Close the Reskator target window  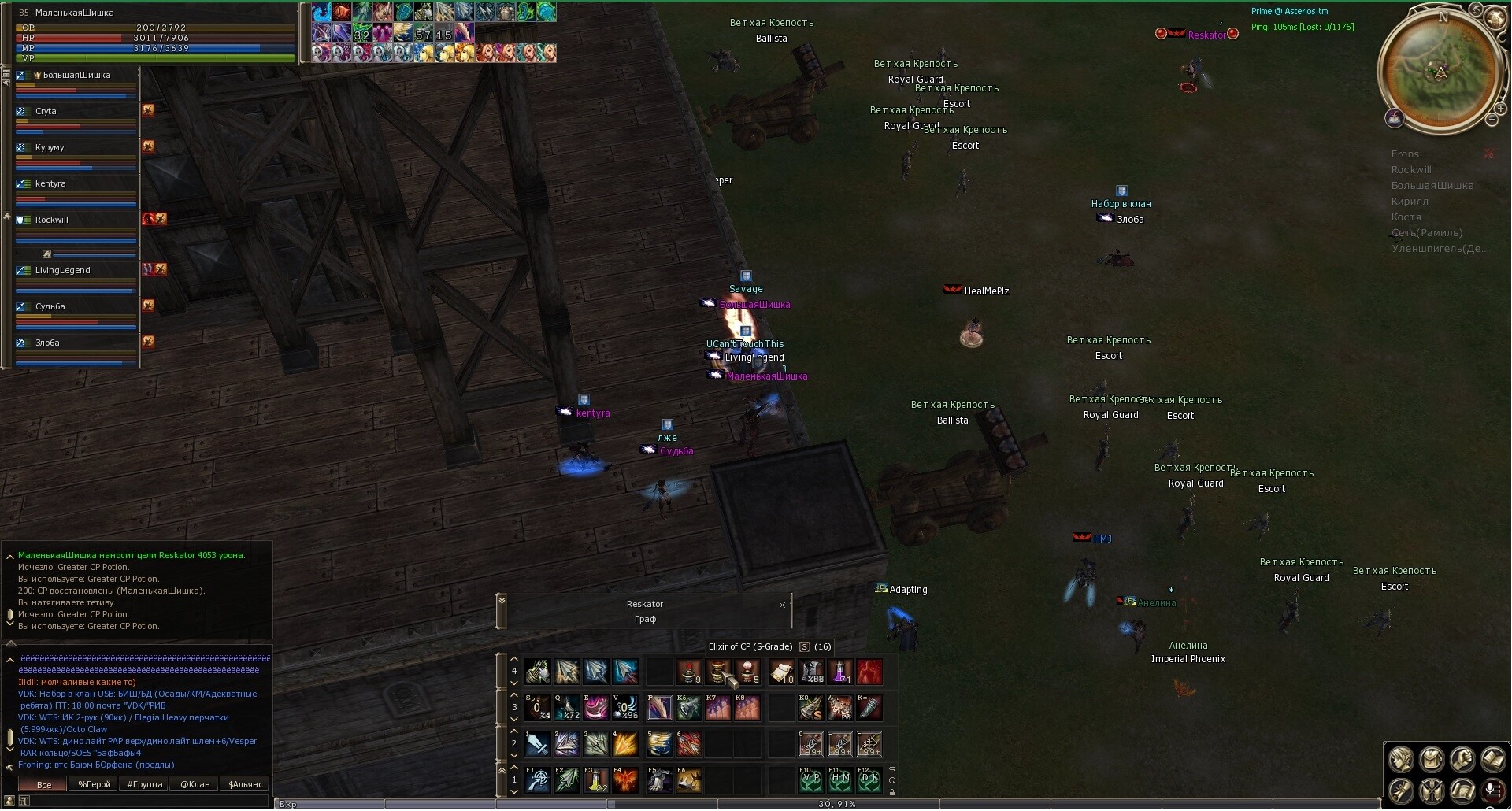click(x=782, y=605)
